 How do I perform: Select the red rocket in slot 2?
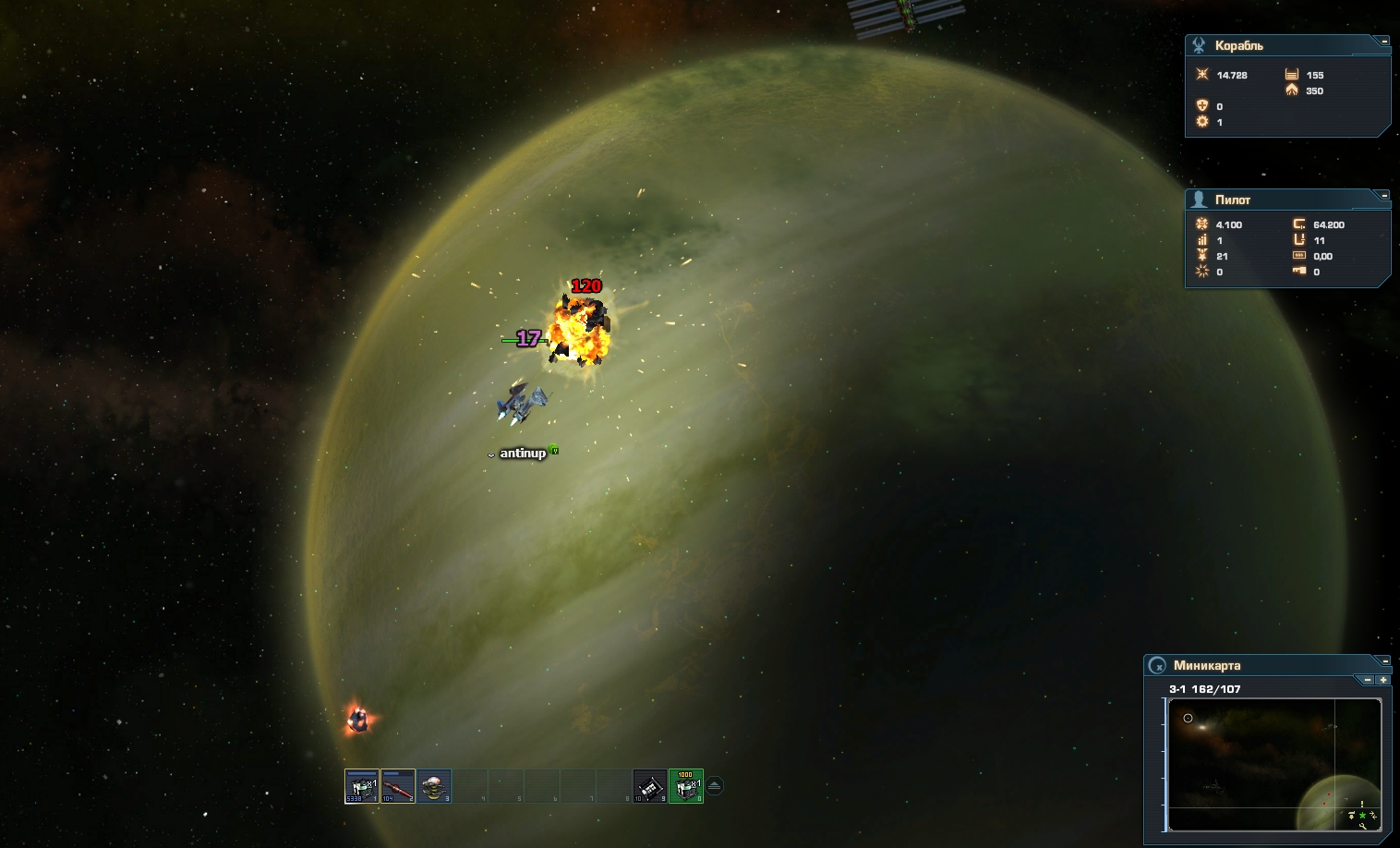click(x=397, y=786)
